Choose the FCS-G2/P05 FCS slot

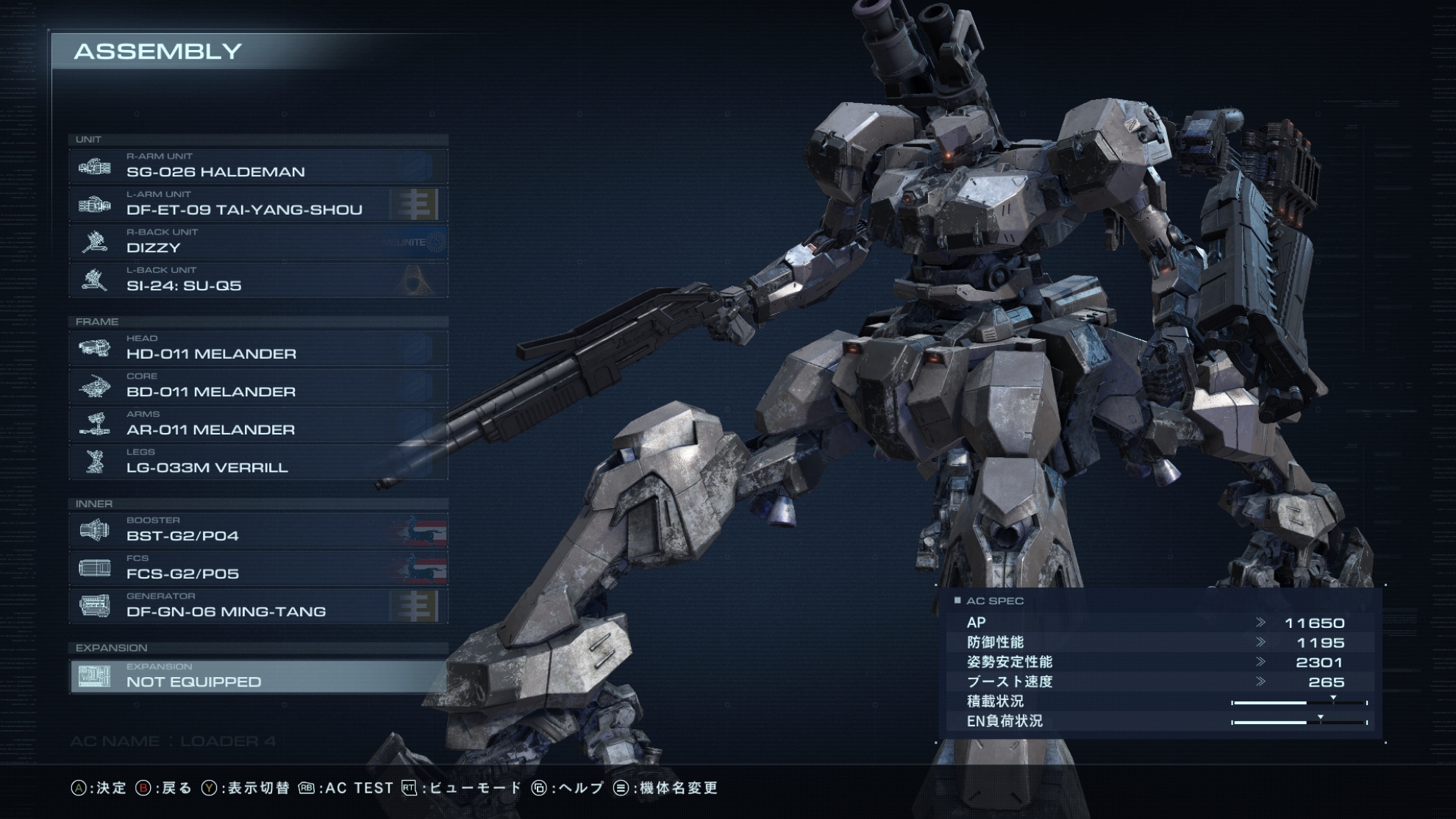[x=257, y=568]
